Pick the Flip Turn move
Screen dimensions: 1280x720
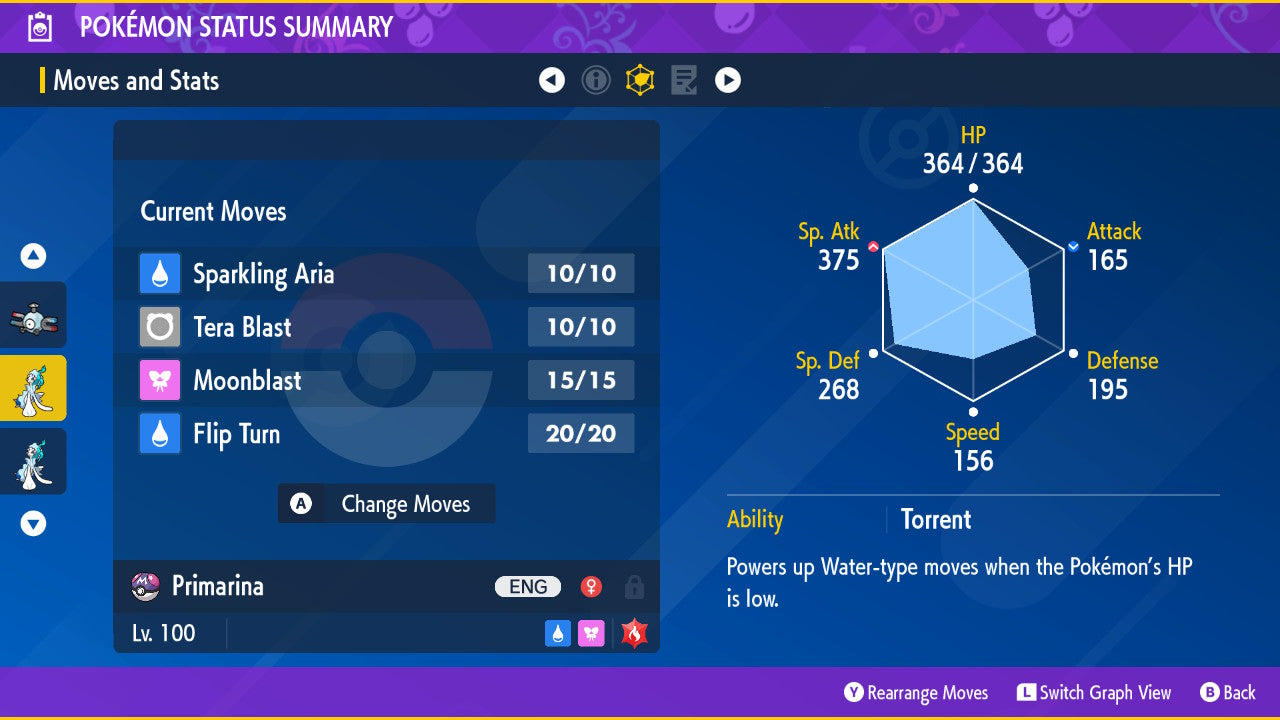(x=386, y=434)
